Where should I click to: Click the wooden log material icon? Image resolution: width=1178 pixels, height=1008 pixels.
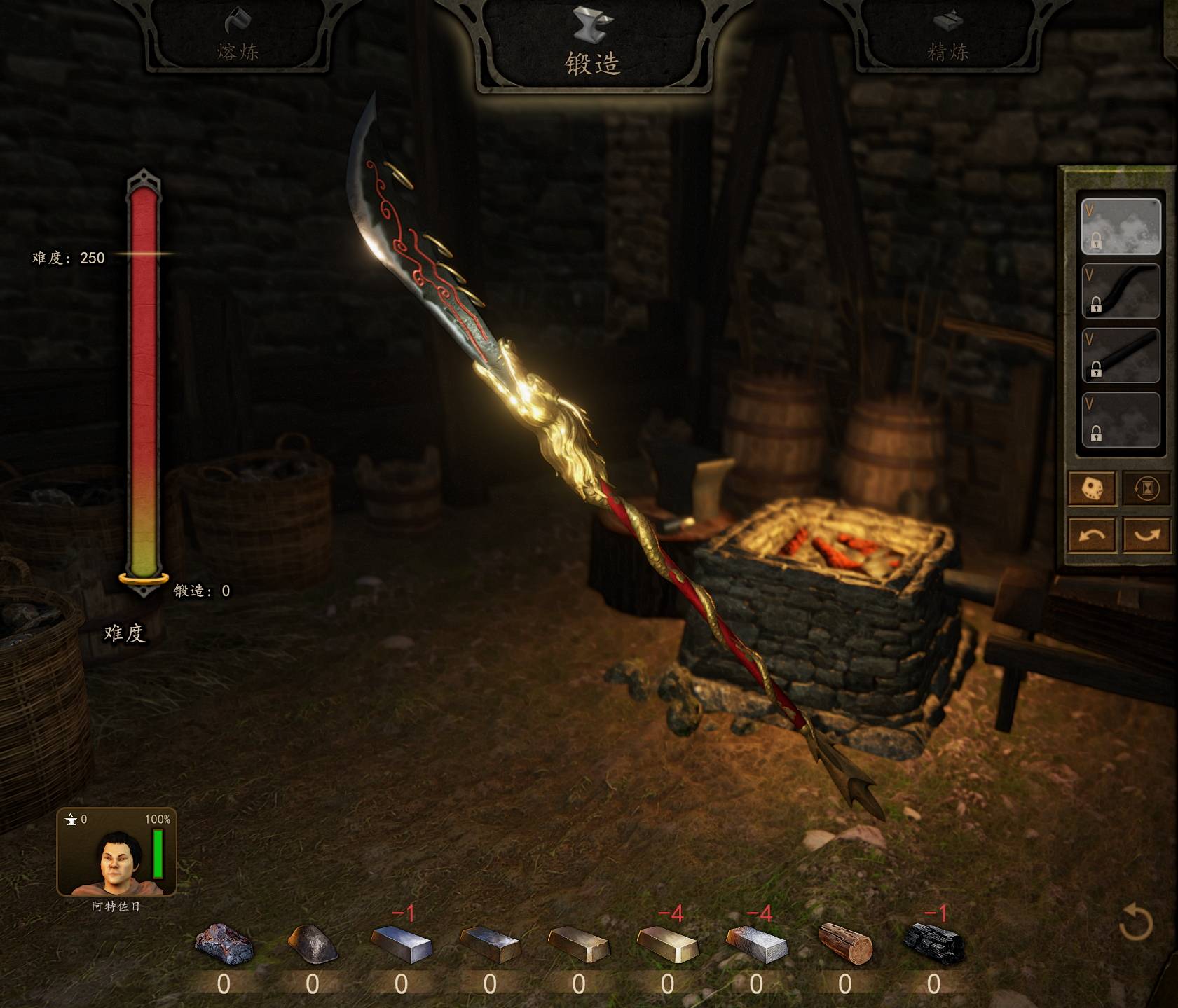click(845, 943)
